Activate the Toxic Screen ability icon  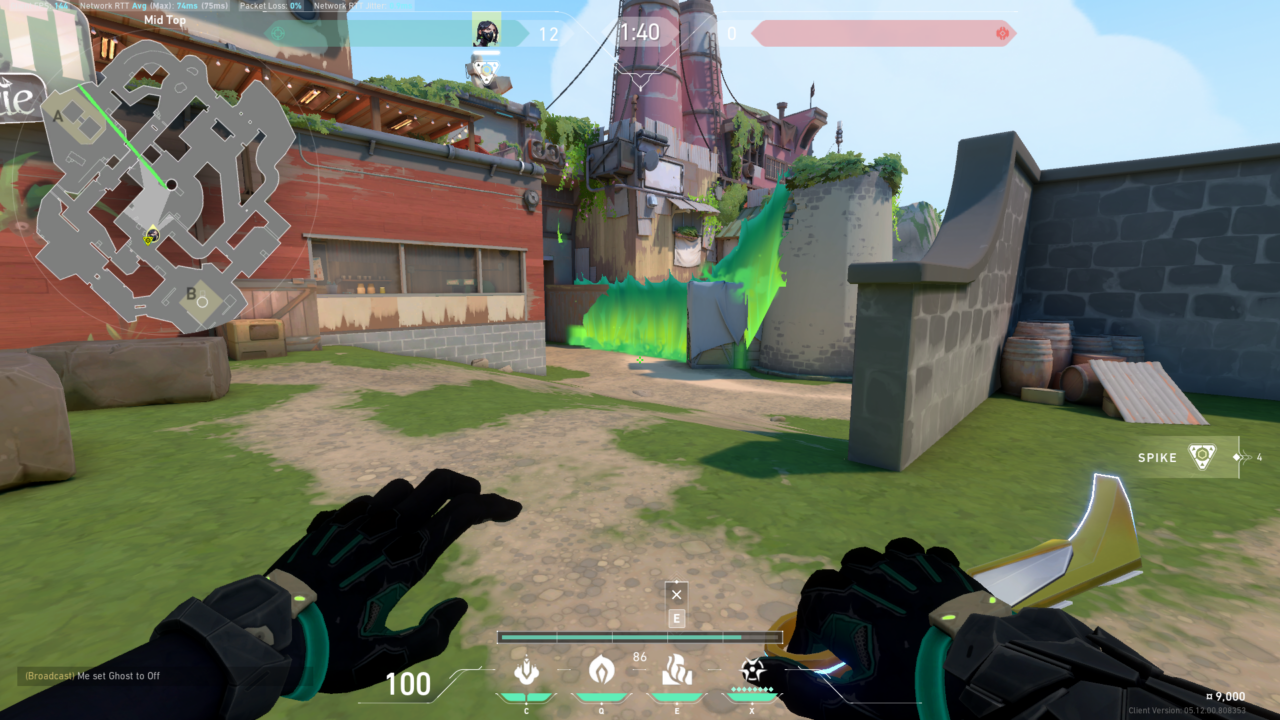(x=675, y=670)
